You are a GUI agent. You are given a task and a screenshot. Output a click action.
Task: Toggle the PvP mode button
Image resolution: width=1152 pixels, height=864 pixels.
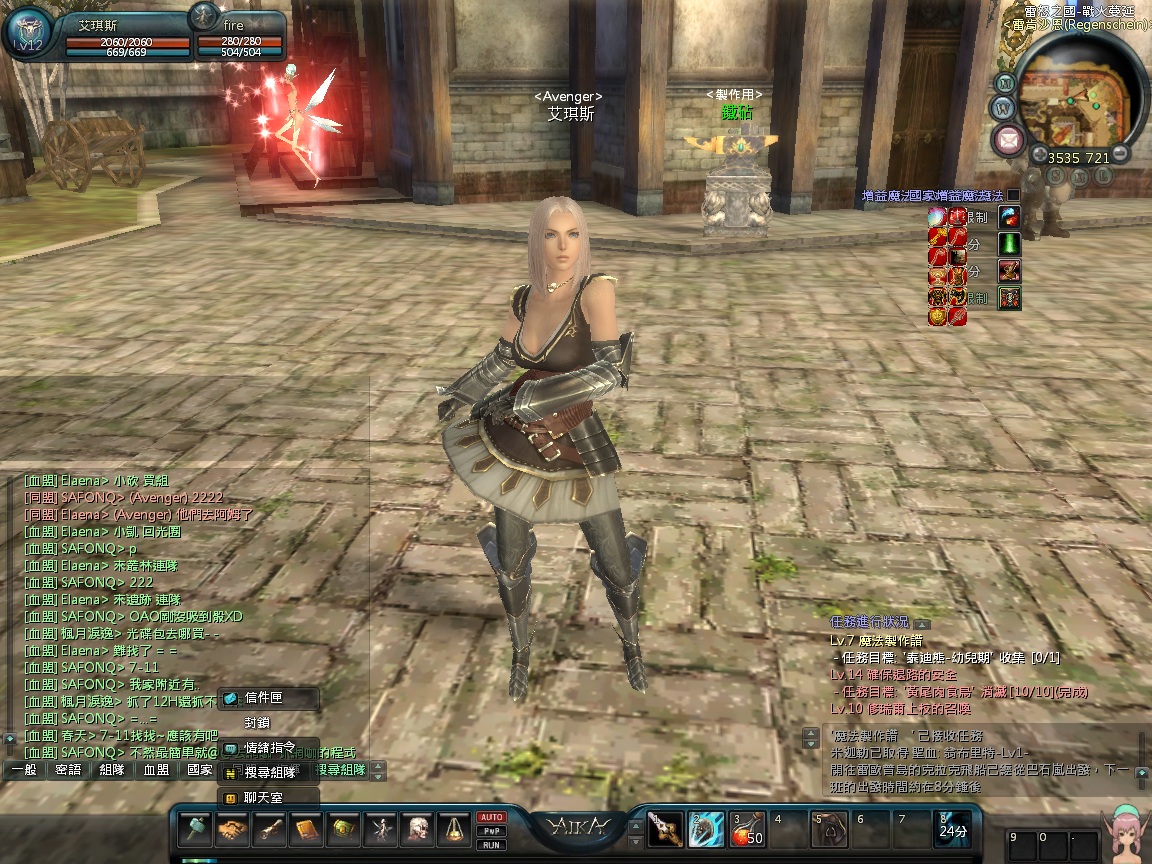491,831
